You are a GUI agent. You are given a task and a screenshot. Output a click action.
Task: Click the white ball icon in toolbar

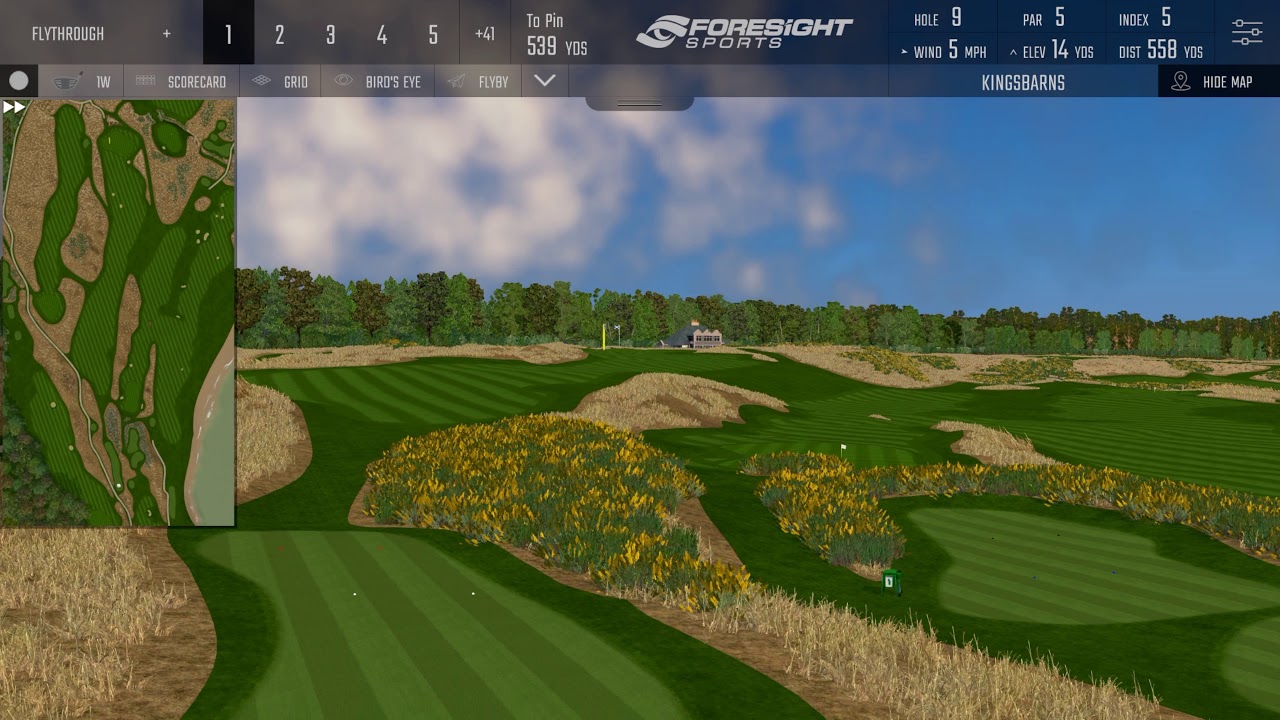pyautogui.click(x=19, y=81)
